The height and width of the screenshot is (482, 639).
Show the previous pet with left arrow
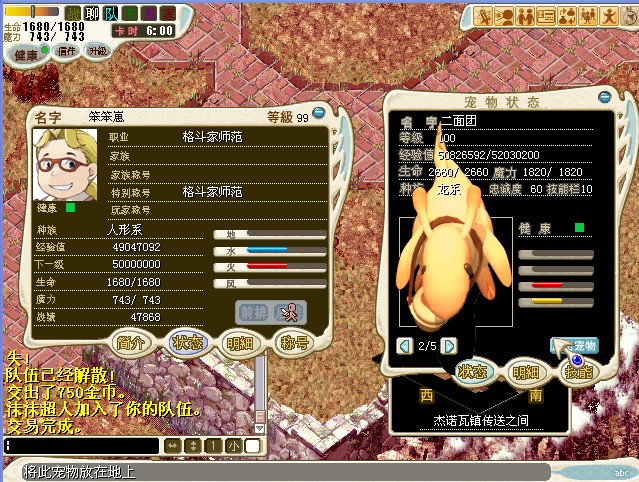point(405,346)
